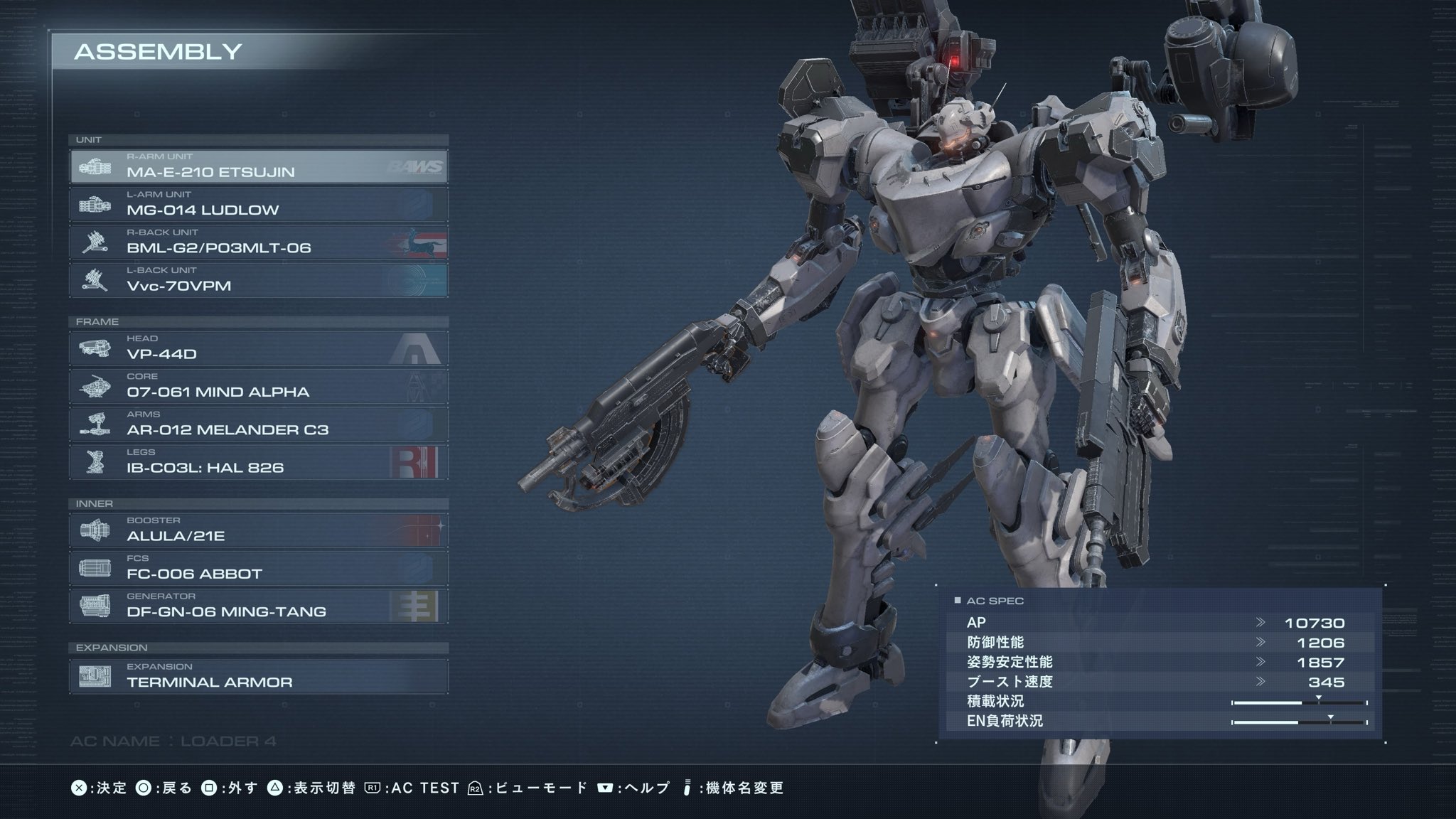Choose the L-ARM UNIT MG-014 LUDLOW slot
The height and width of the screenshot is (819, 1456).
point(259,204)
